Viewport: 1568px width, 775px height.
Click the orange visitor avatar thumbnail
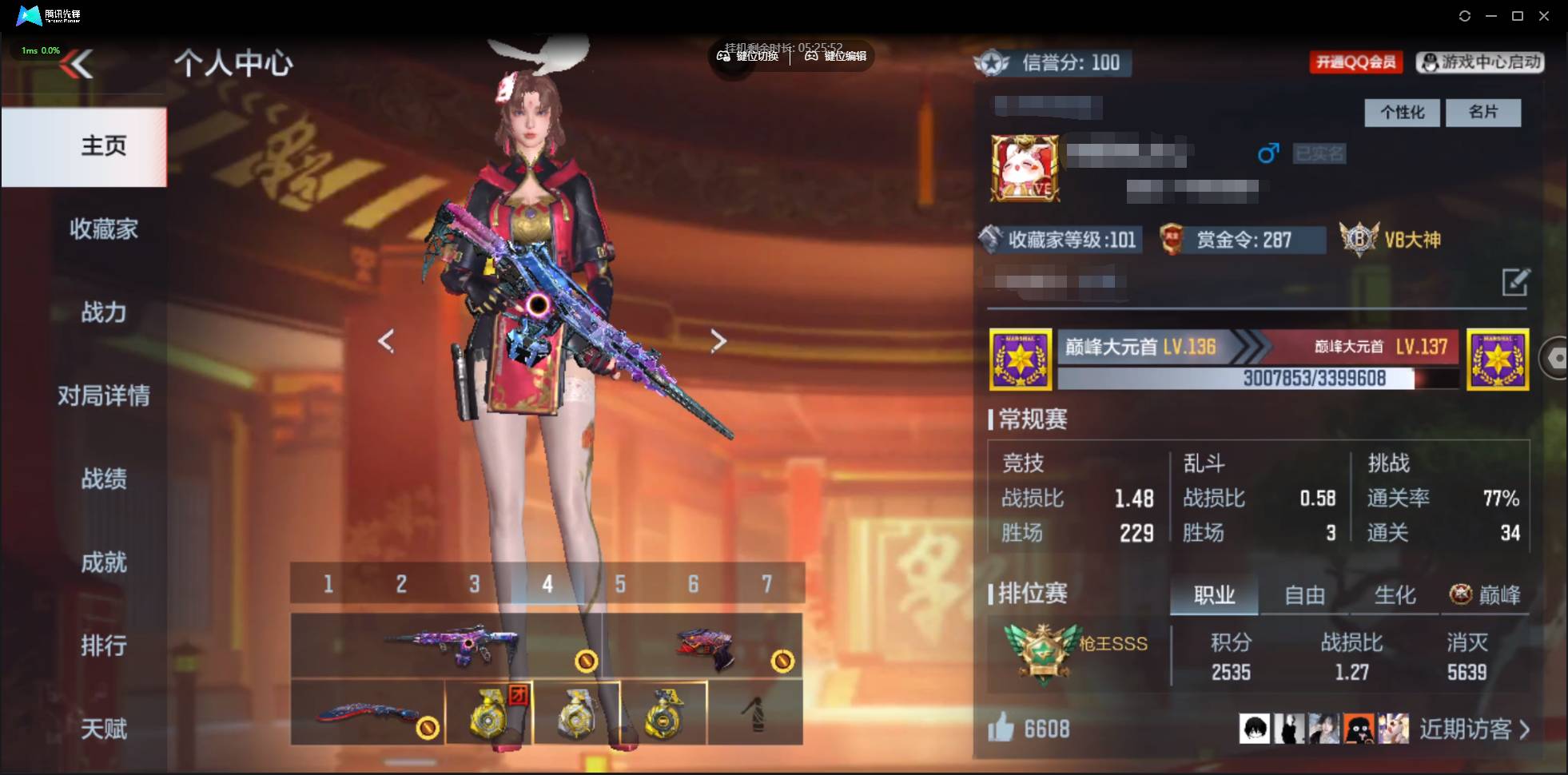[1358, 729]
